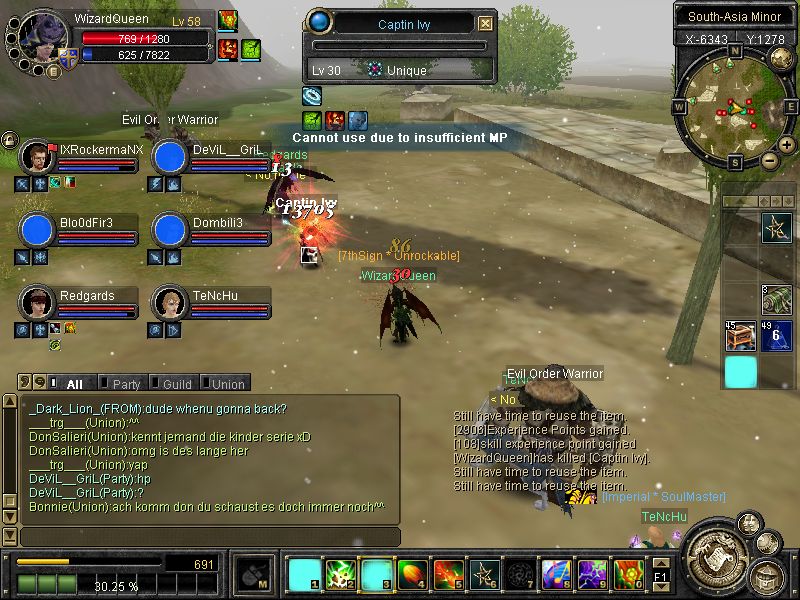This screenshot has width=800, height=600.
Task: Close the Captin Ivy target window
Action: pos(485,24)
